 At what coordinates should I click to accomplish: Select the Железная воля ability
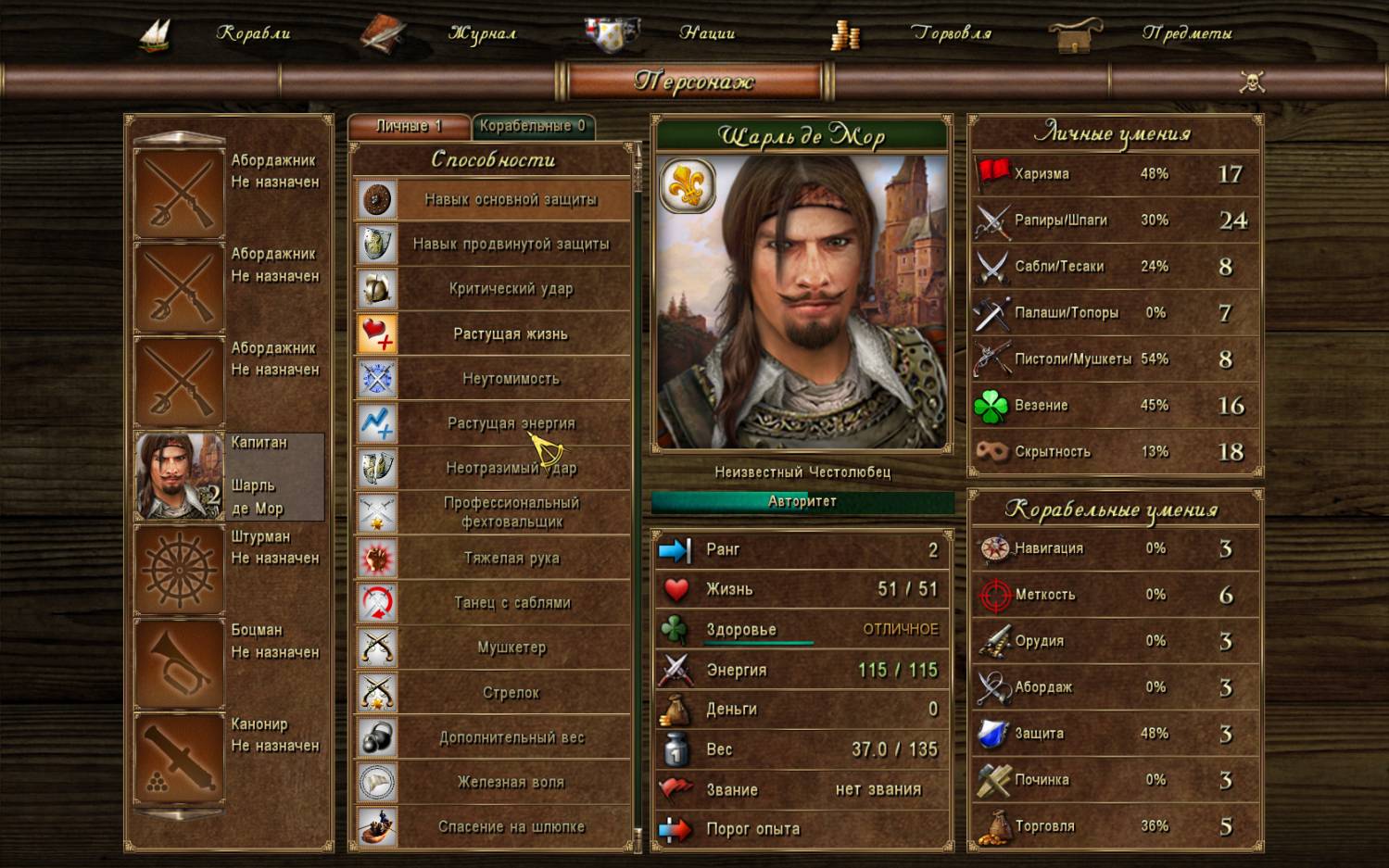(x=511, y=782)
